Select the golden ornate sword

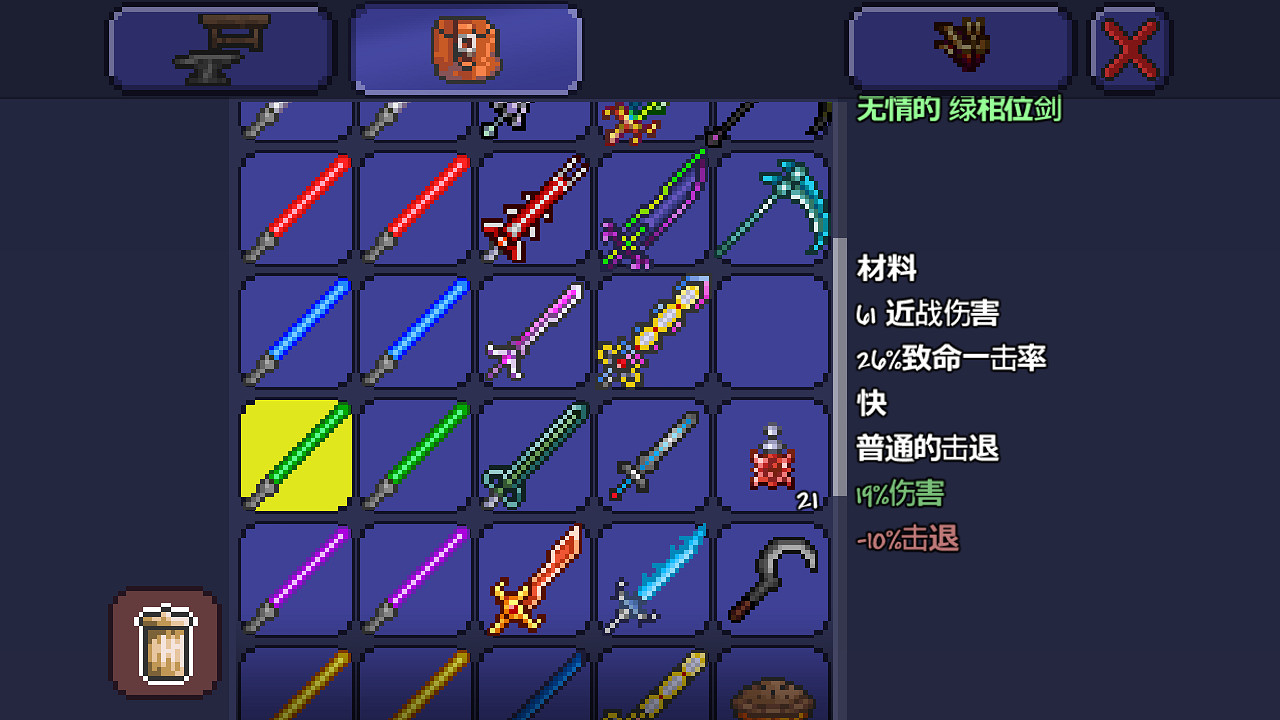pos(653,331)
